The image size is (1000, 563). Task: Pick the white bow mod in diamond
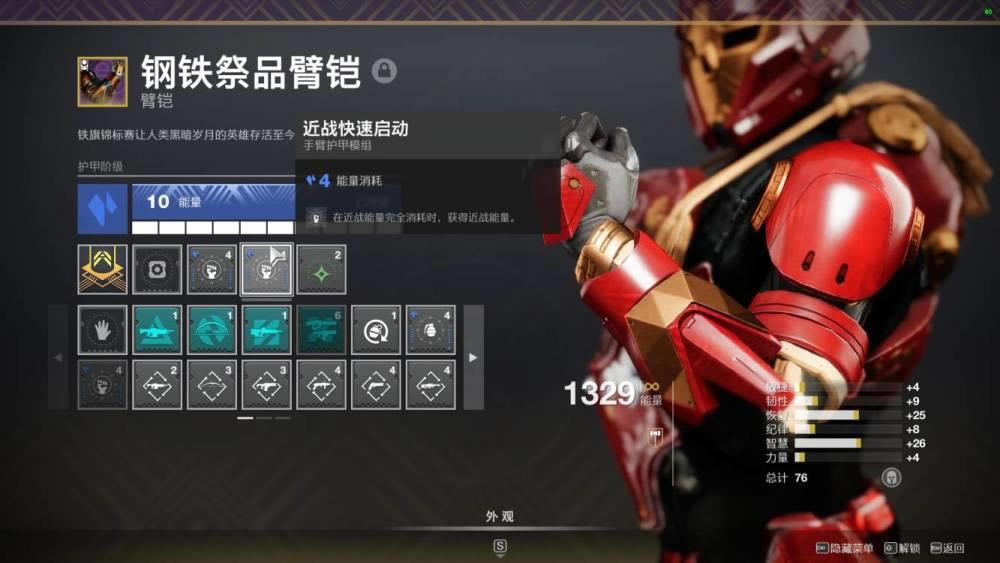coord(212,384)
